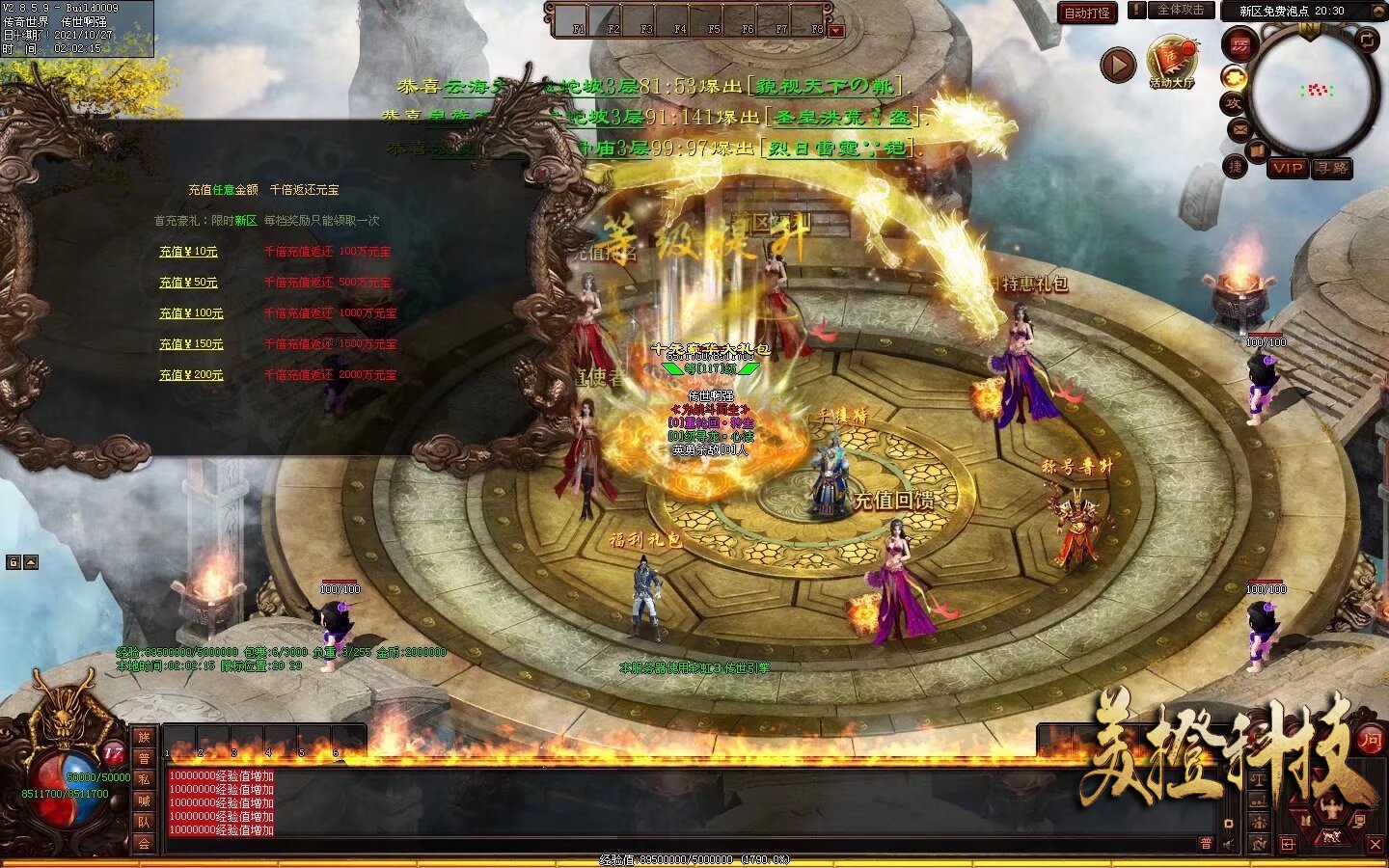The height and width of the screenshot is (868, 1389).
Task: Open the mail envelope icon
Action: pos(1239,129)
